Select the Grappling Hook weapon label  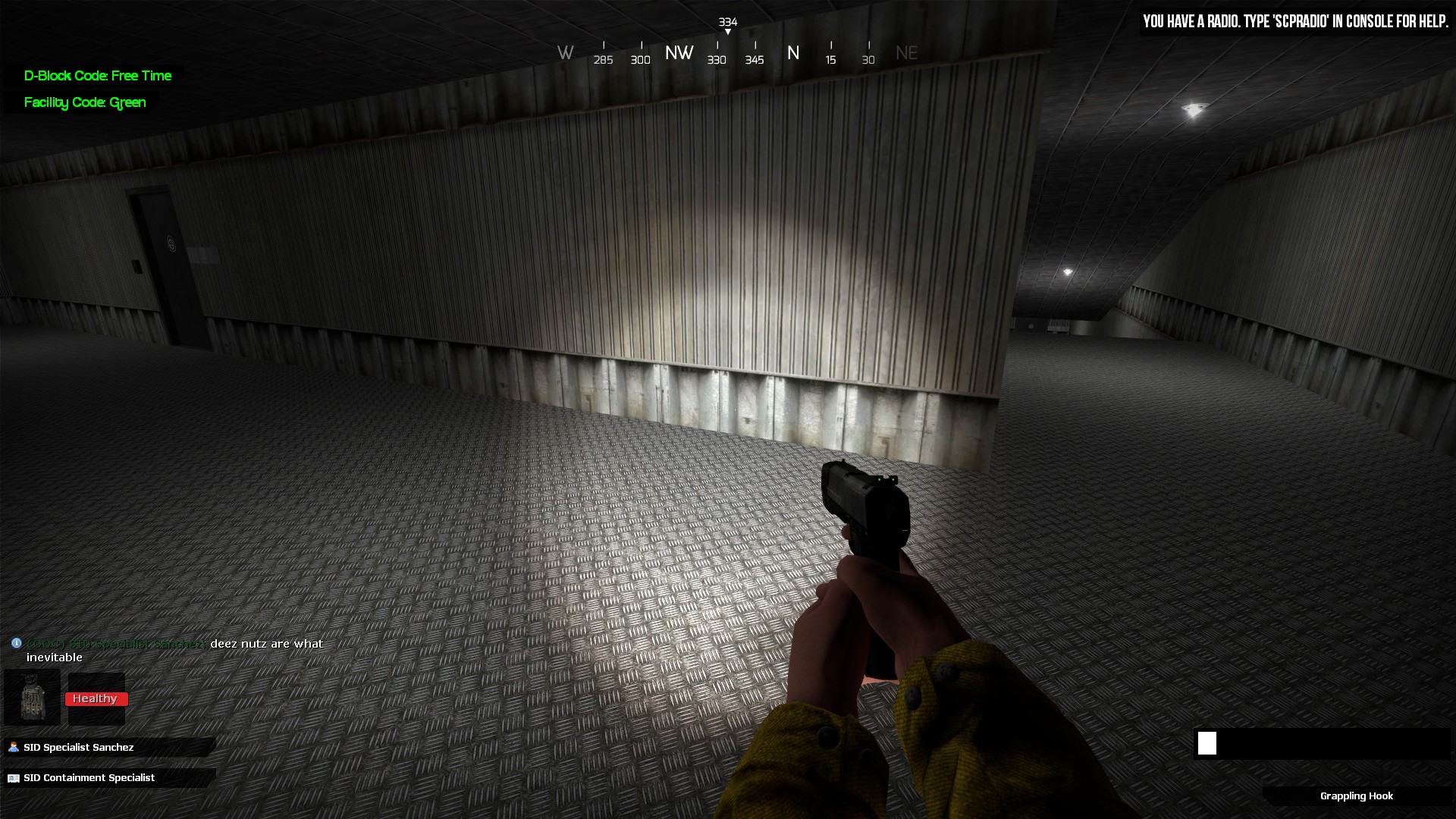click(x=1356, y=796)
